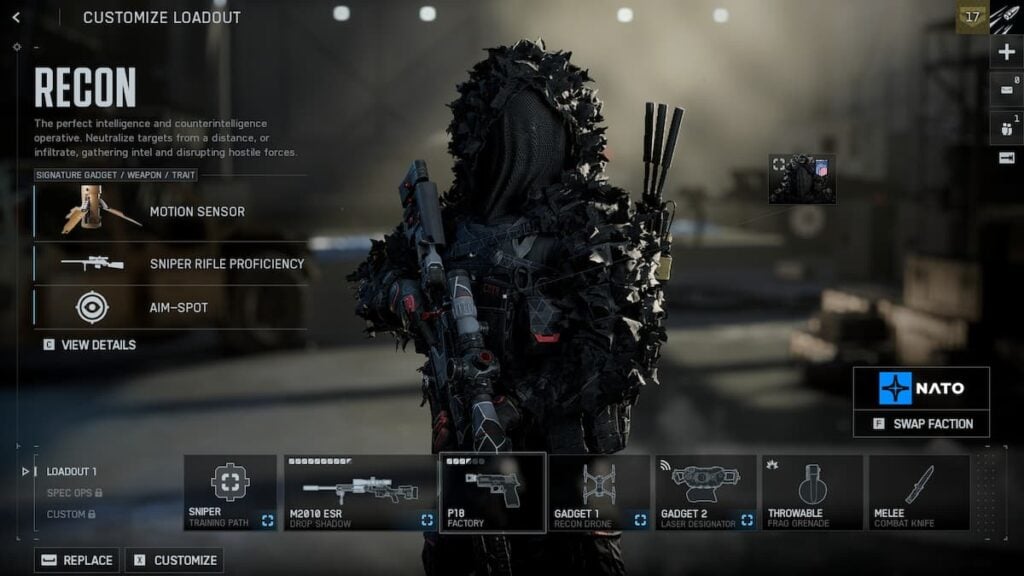Viewport: 1024px width, 576px height.
Task: Select the Throwable Frag Grenade slot
Action: [812, 492]
